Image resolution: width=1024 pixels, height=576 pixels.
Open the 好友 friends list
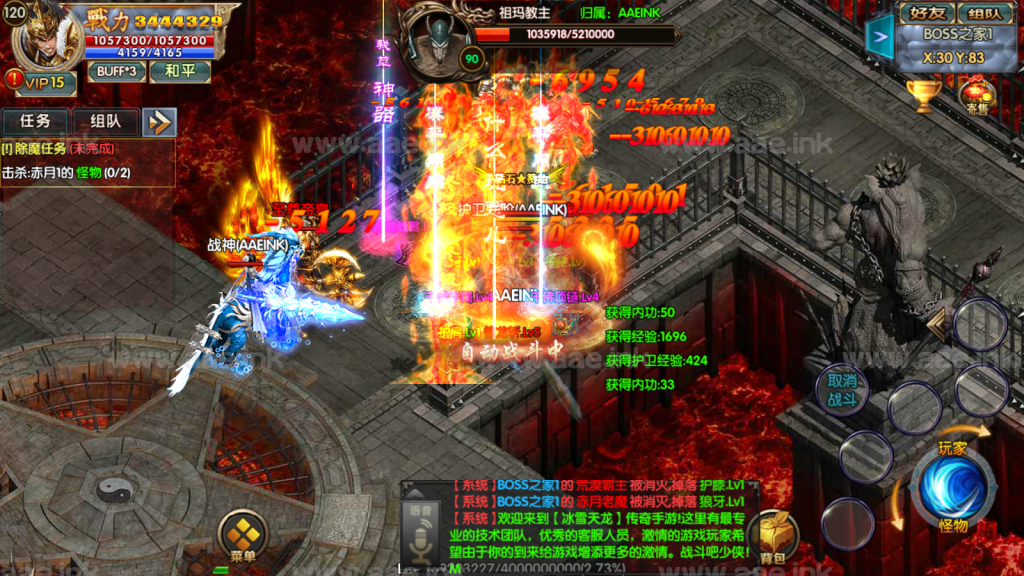[x=926, y=14]
